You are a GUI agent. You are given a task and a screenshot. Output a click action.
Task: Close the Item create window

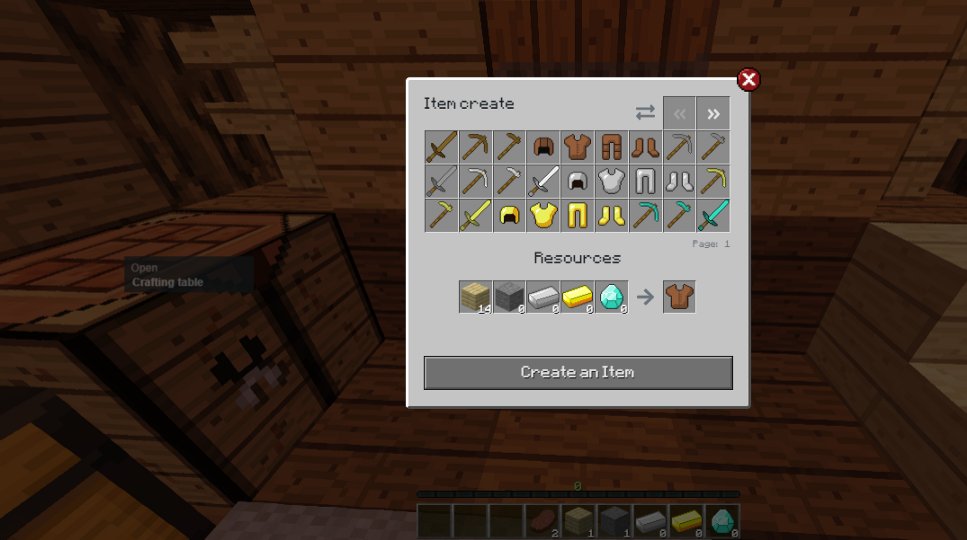748,80
